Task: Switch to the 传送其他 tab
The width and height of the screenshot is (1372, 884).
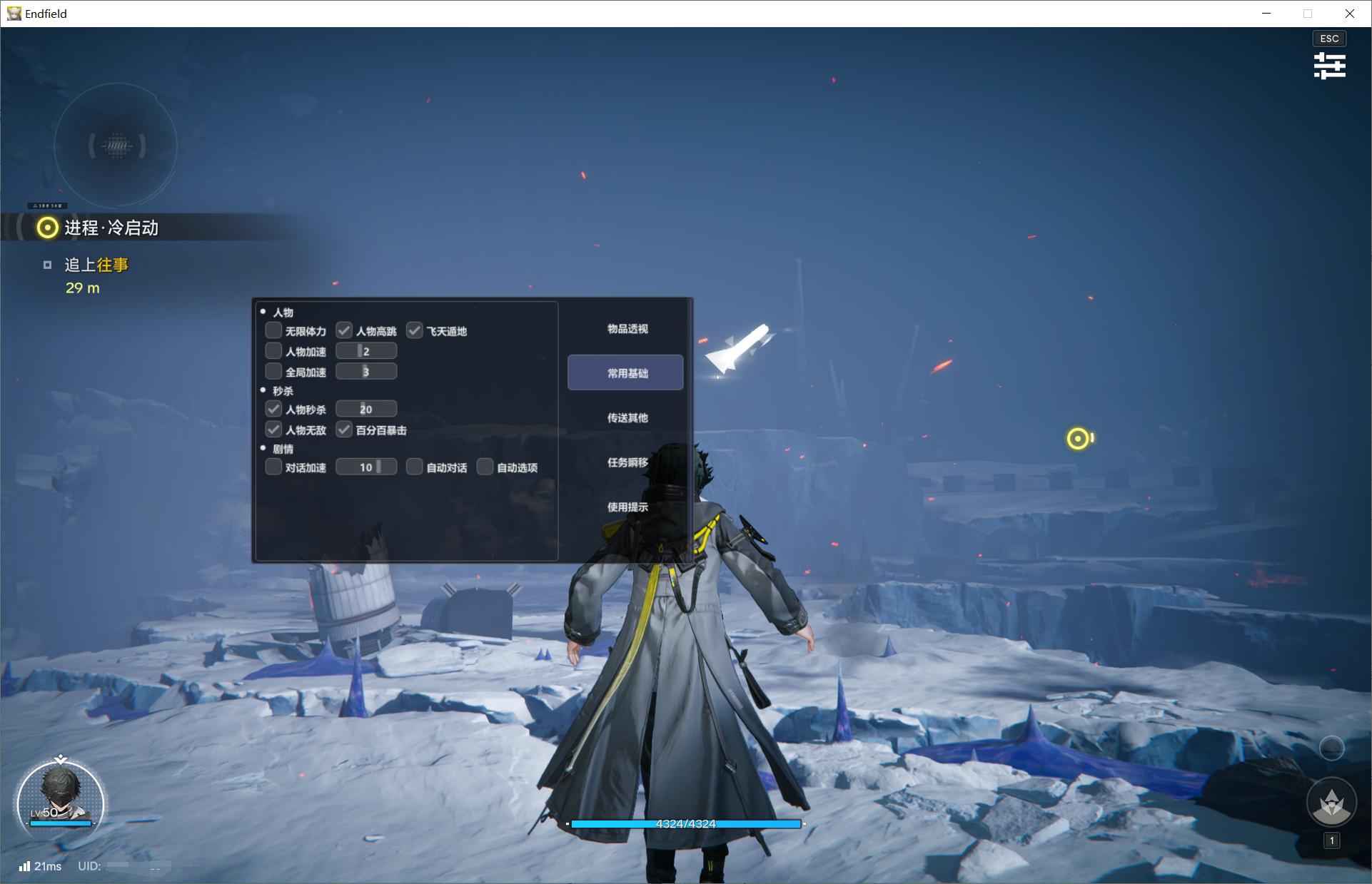Action: click(627, 418)
